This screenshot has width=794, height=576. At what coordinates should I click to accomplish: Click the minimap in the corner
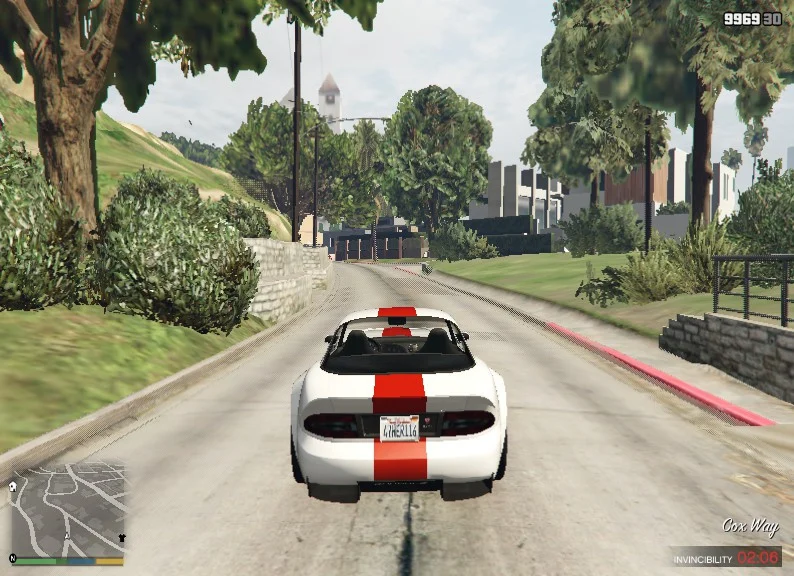68,511
